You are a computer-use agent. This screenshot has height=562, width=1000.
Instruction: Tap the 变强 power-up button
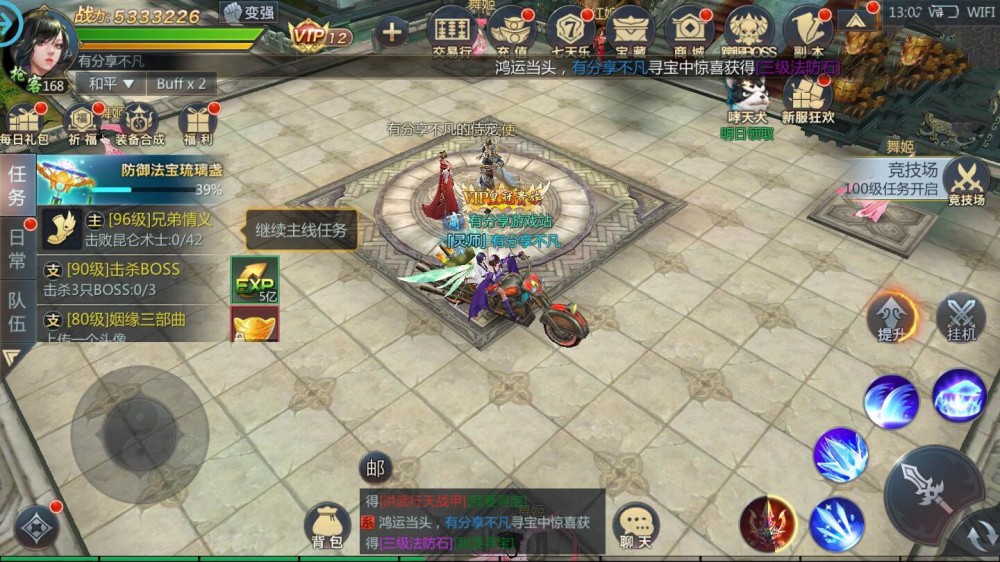(x=249, y=13)
